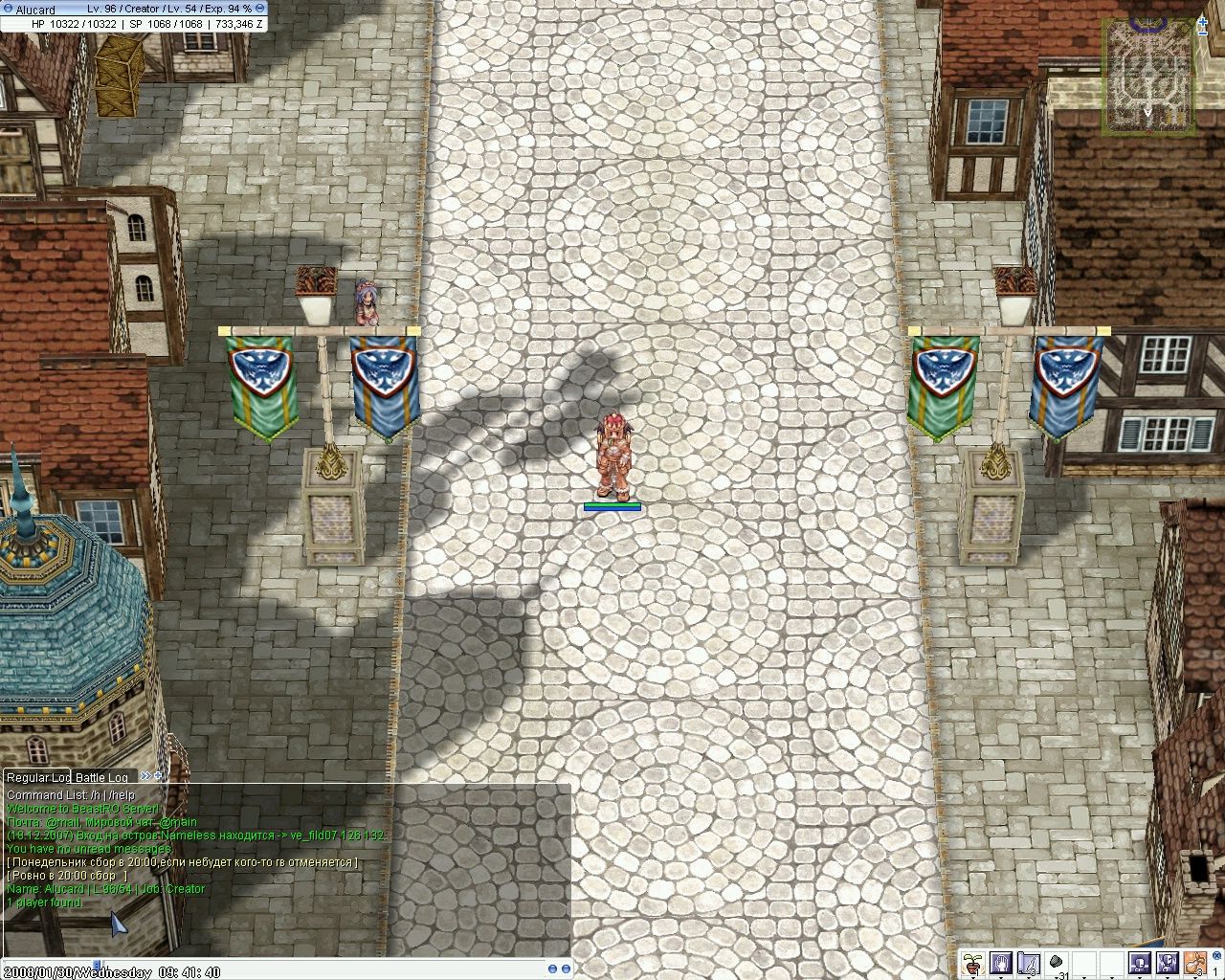1225x980 pixels.
Task: Collapse the status window using its right round button
Action: [259, 9]
